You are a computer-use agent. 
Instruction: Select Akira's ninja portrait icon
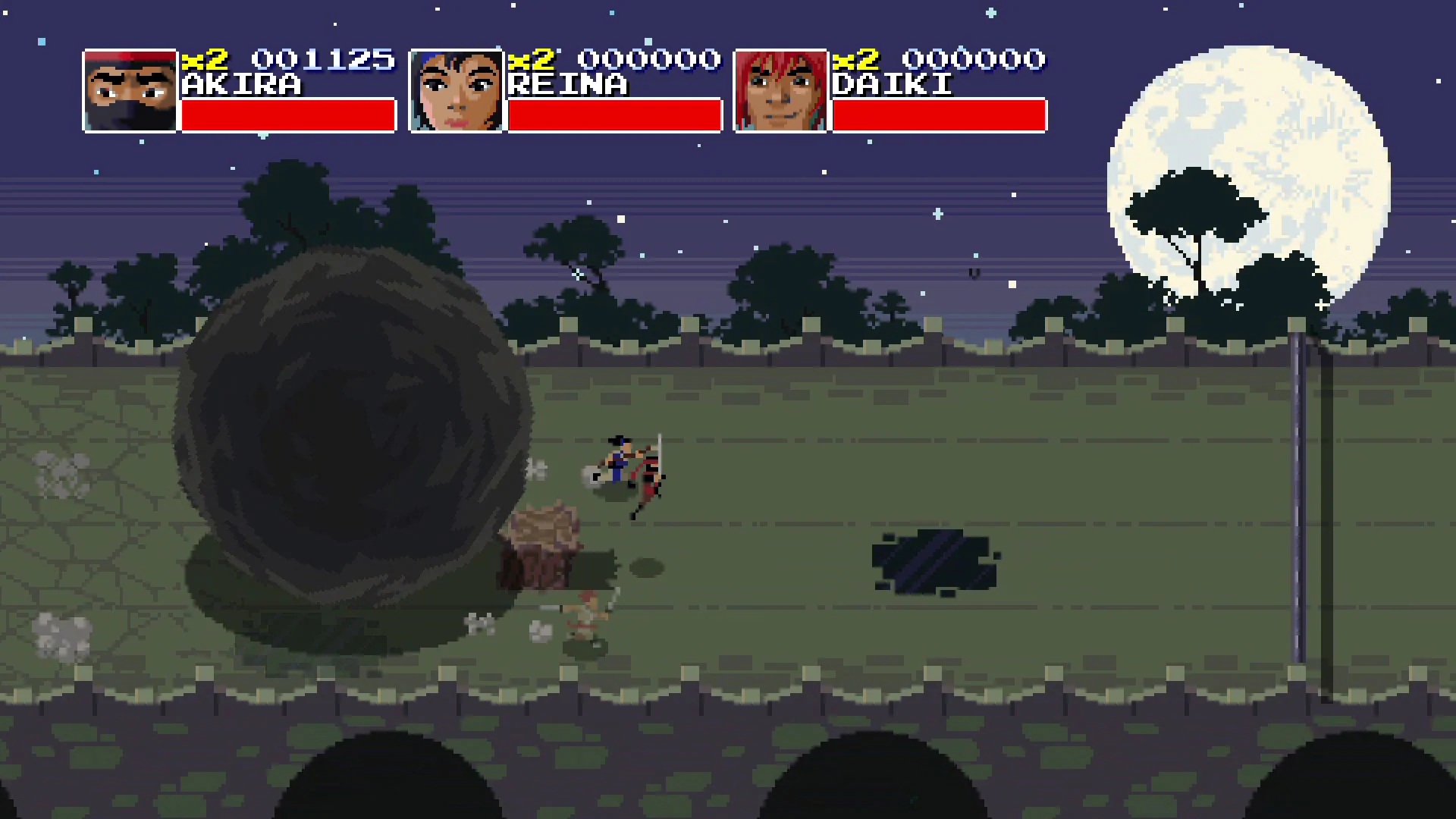tap(130, 90)
